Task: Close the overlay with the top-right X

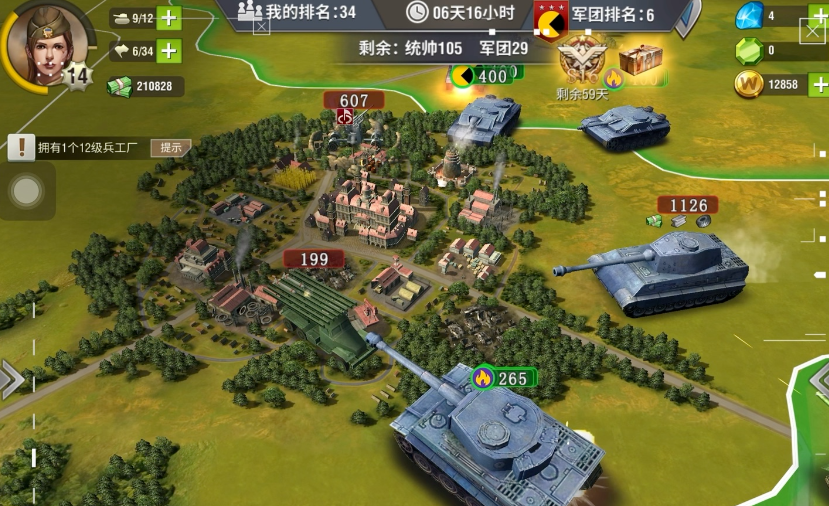Action: pyautogui.click(x=814, y=31)
